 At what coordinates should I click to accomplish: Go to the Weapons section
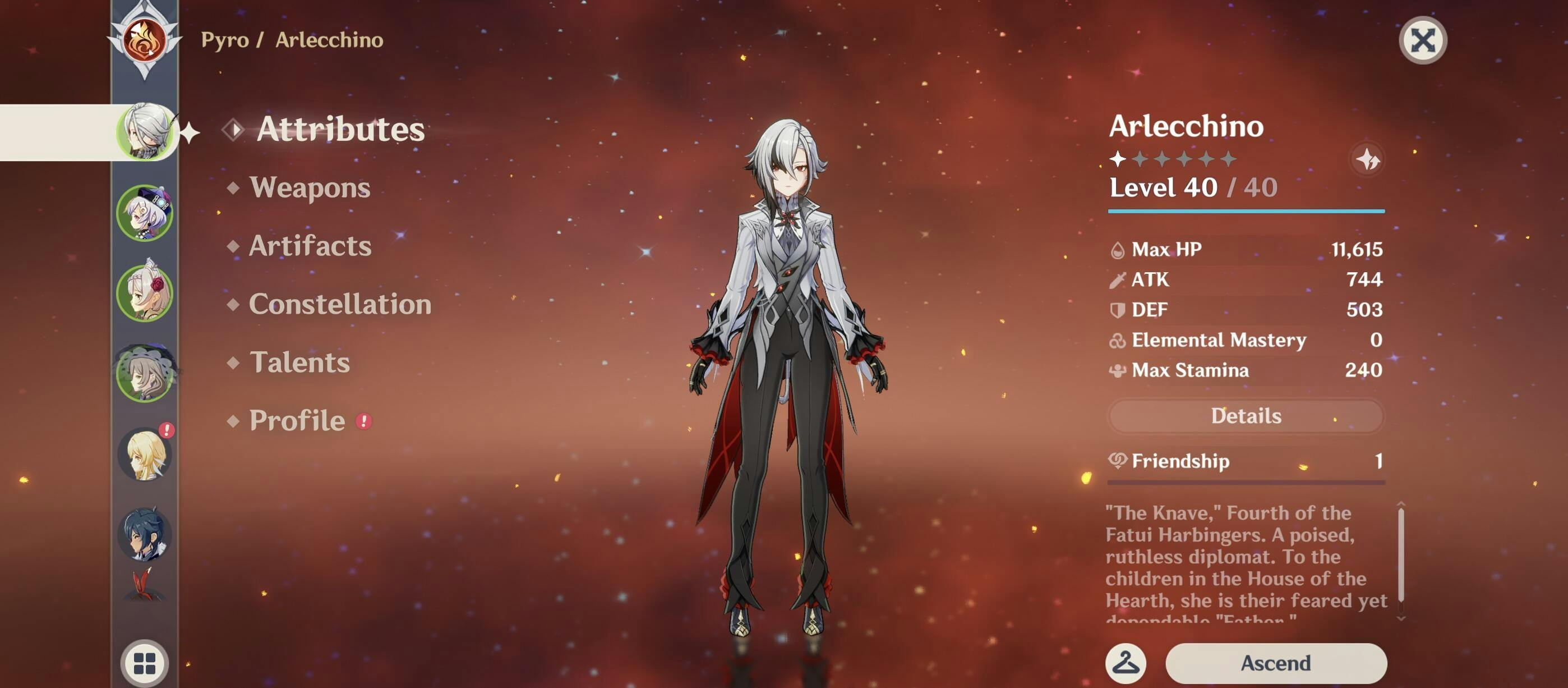(x=310, y=187)
